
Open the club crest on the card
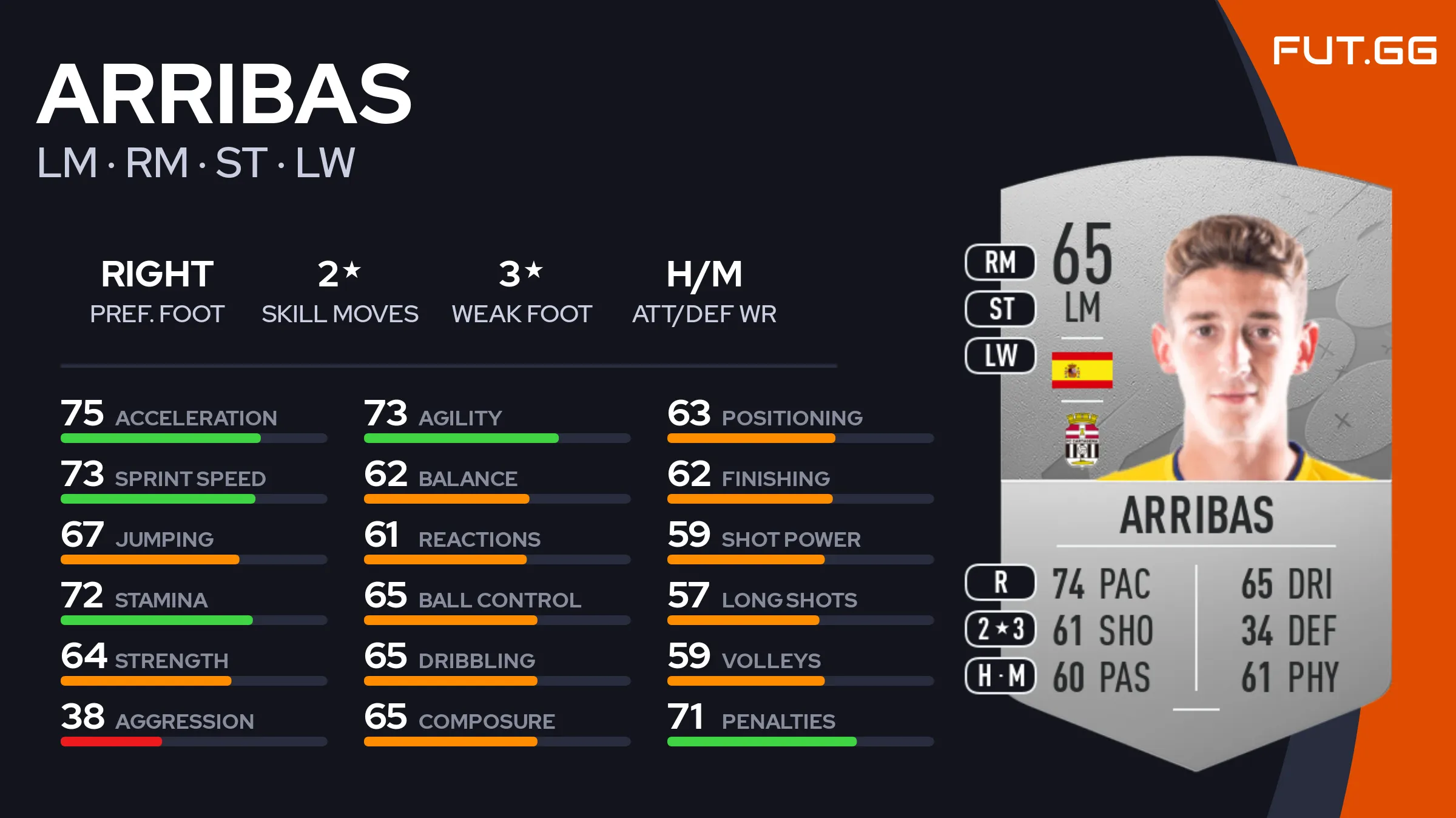[x=1082, y=439]
